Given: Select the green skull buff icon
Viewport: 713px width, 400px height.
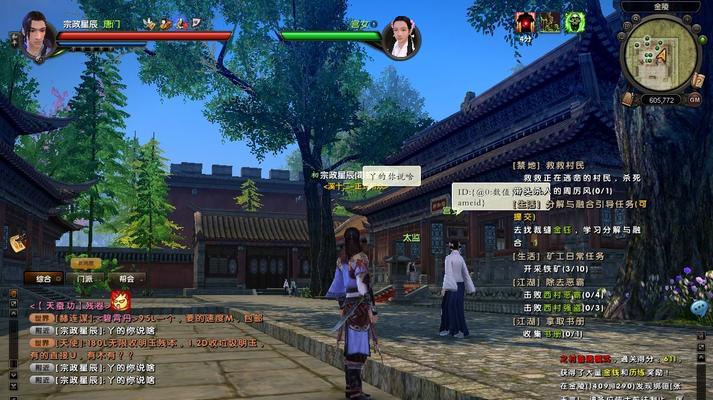Looking at the screenshot, I should click(x=573, y=22).
